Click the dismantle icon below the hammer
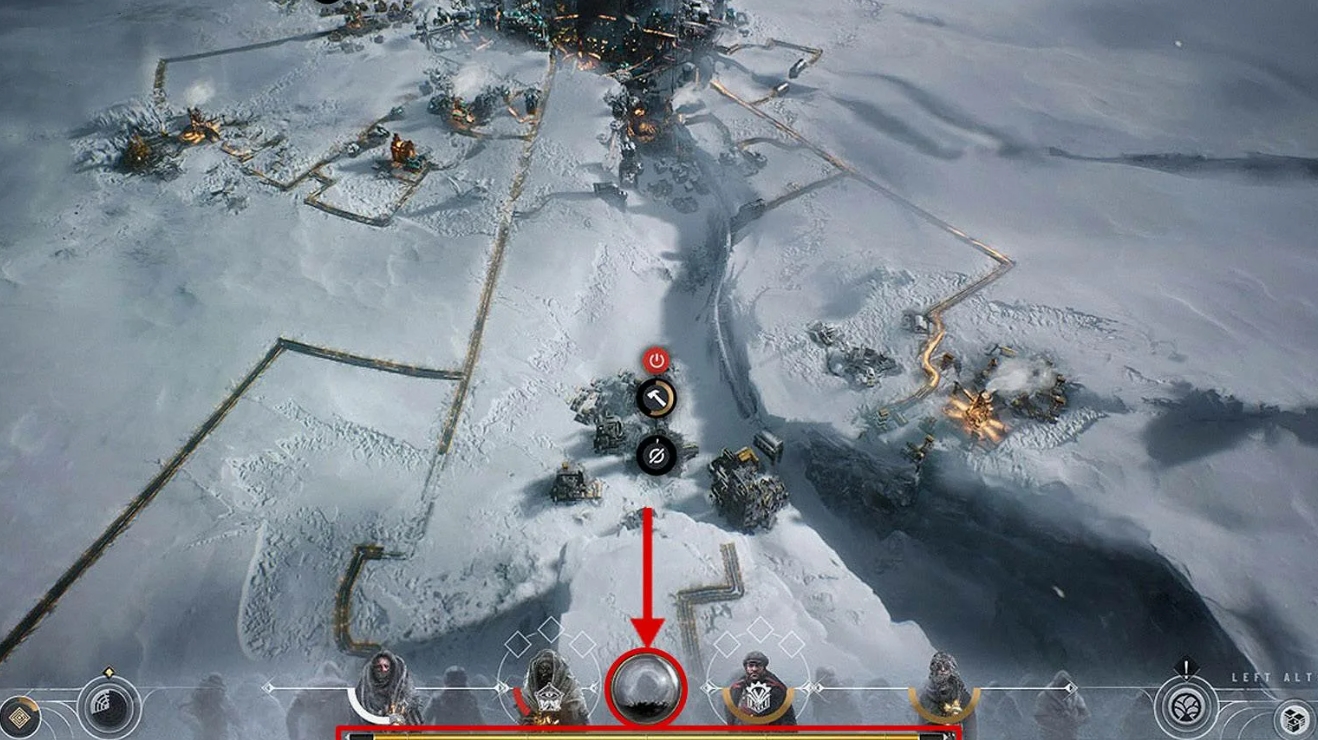This screenshot has width=1318, height=740. [x=655, y=456]
